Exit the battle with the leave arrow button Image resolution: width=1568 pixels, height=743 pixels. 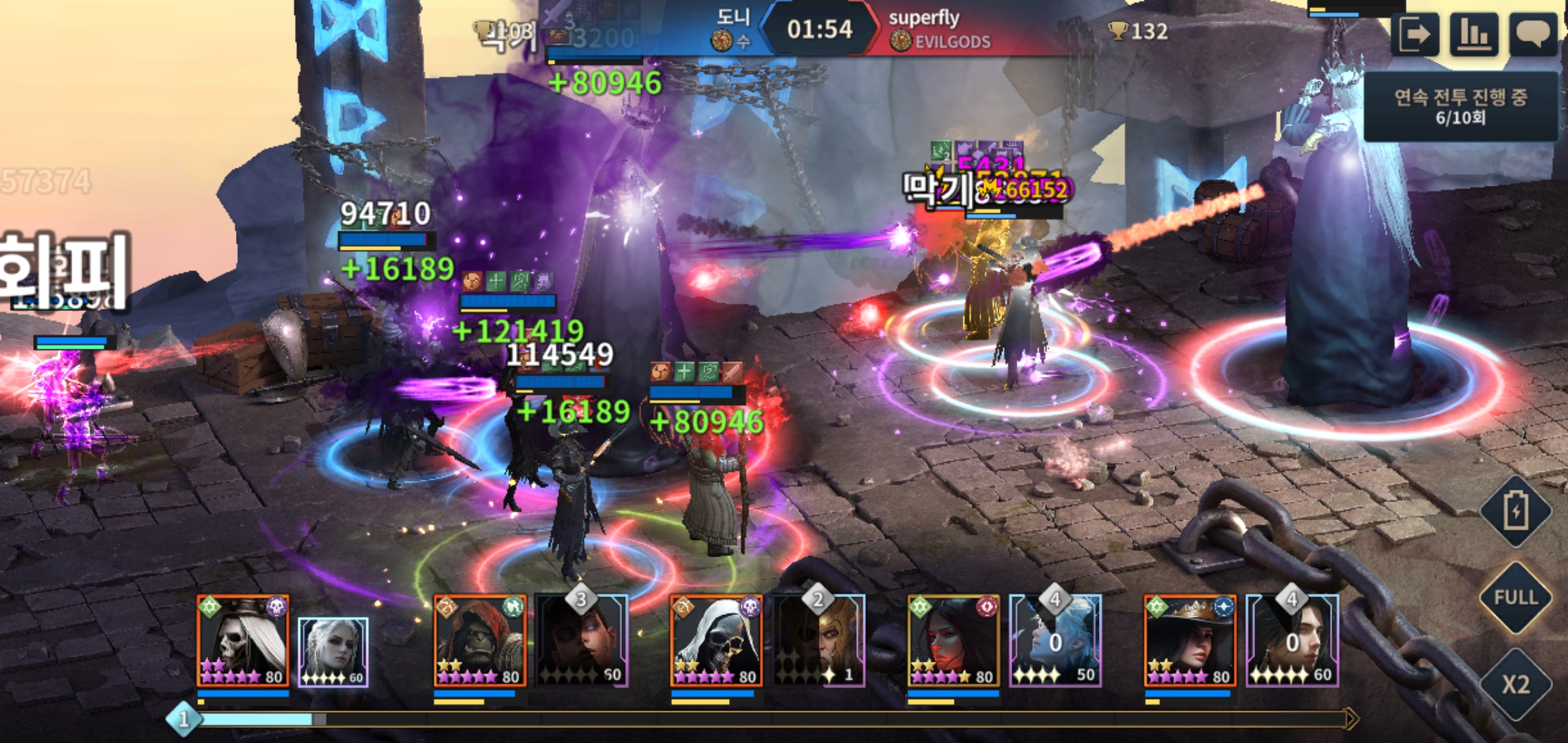point(1415,34)
